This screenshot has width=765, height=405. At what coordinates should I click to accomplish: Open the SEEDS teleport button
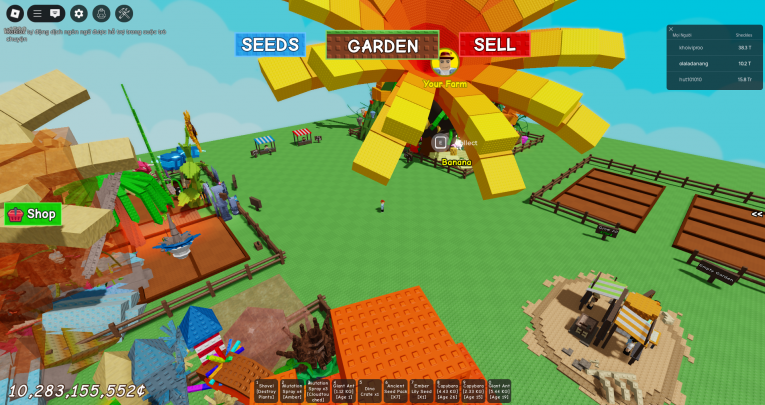point(270,45)
